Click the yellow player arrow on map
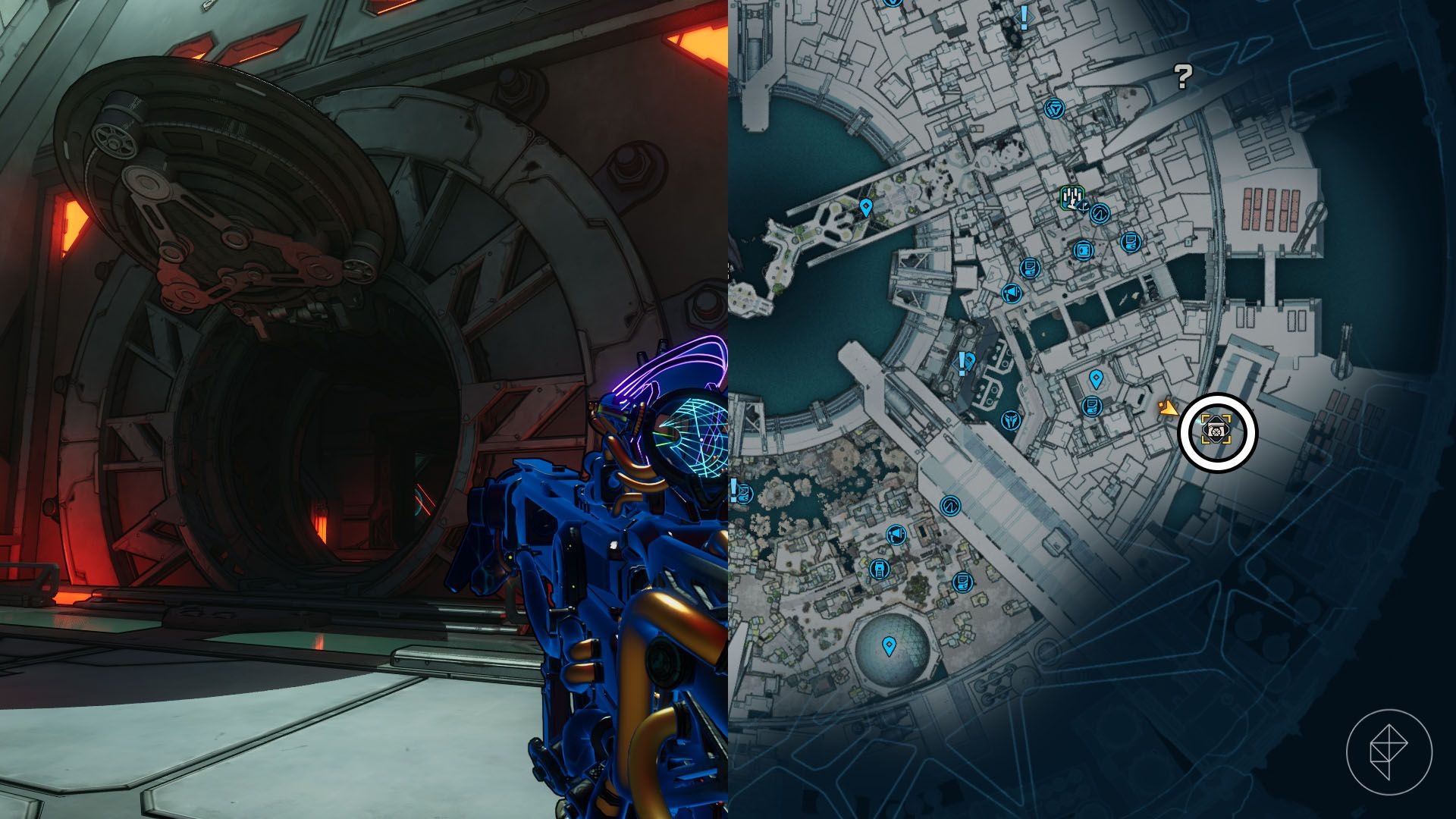The height and width of the screenshot is (819, 1456). point(1168,409)
